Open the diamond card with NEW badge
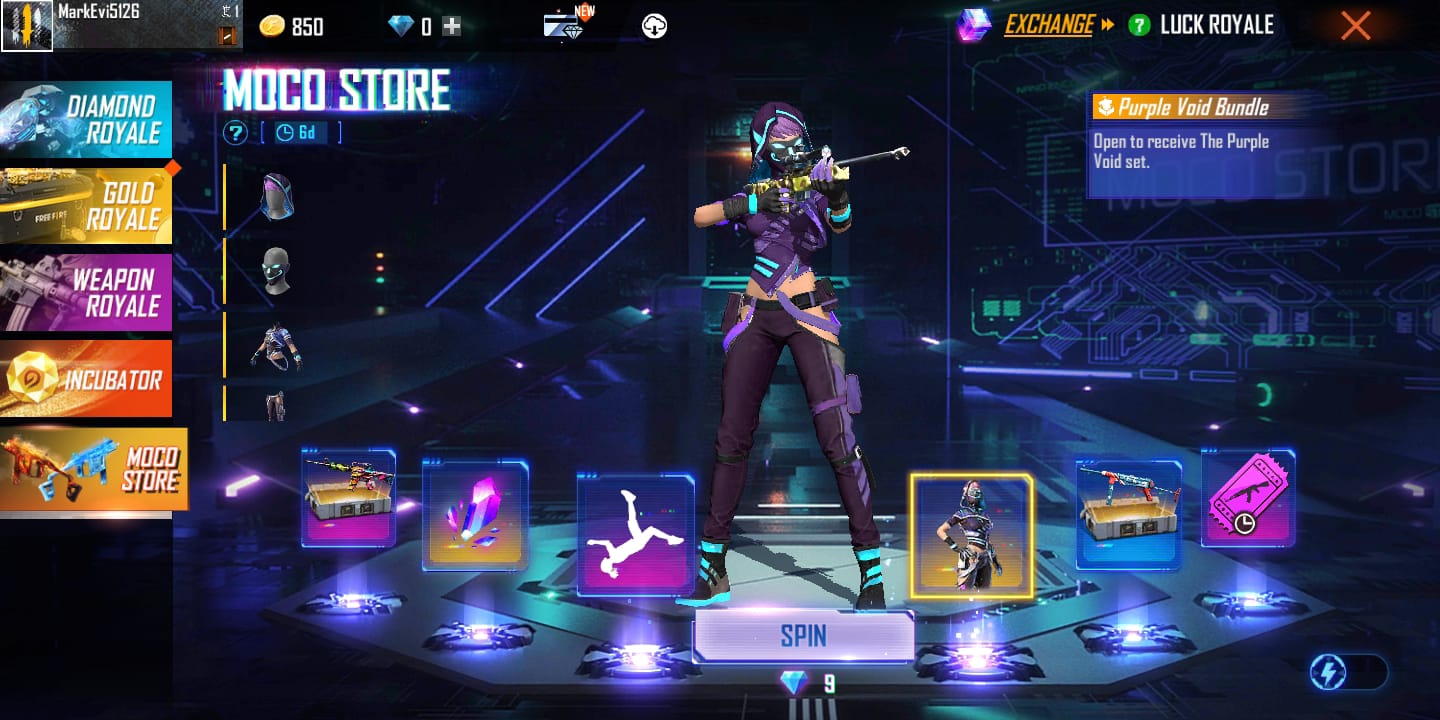 click(x=566, y=24)
